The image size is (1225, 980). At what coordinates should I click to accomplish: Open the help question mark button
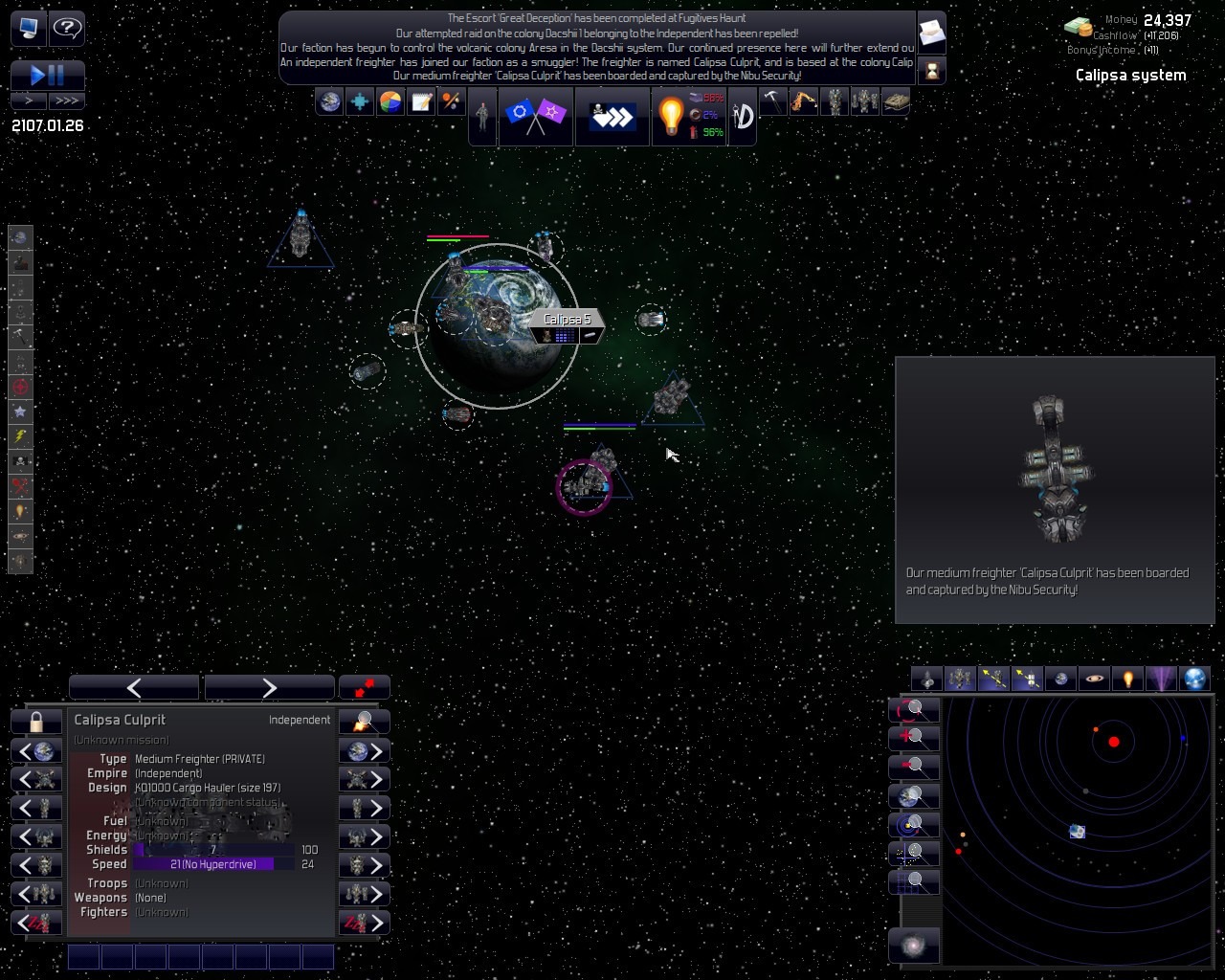click(x=67, y=28)
